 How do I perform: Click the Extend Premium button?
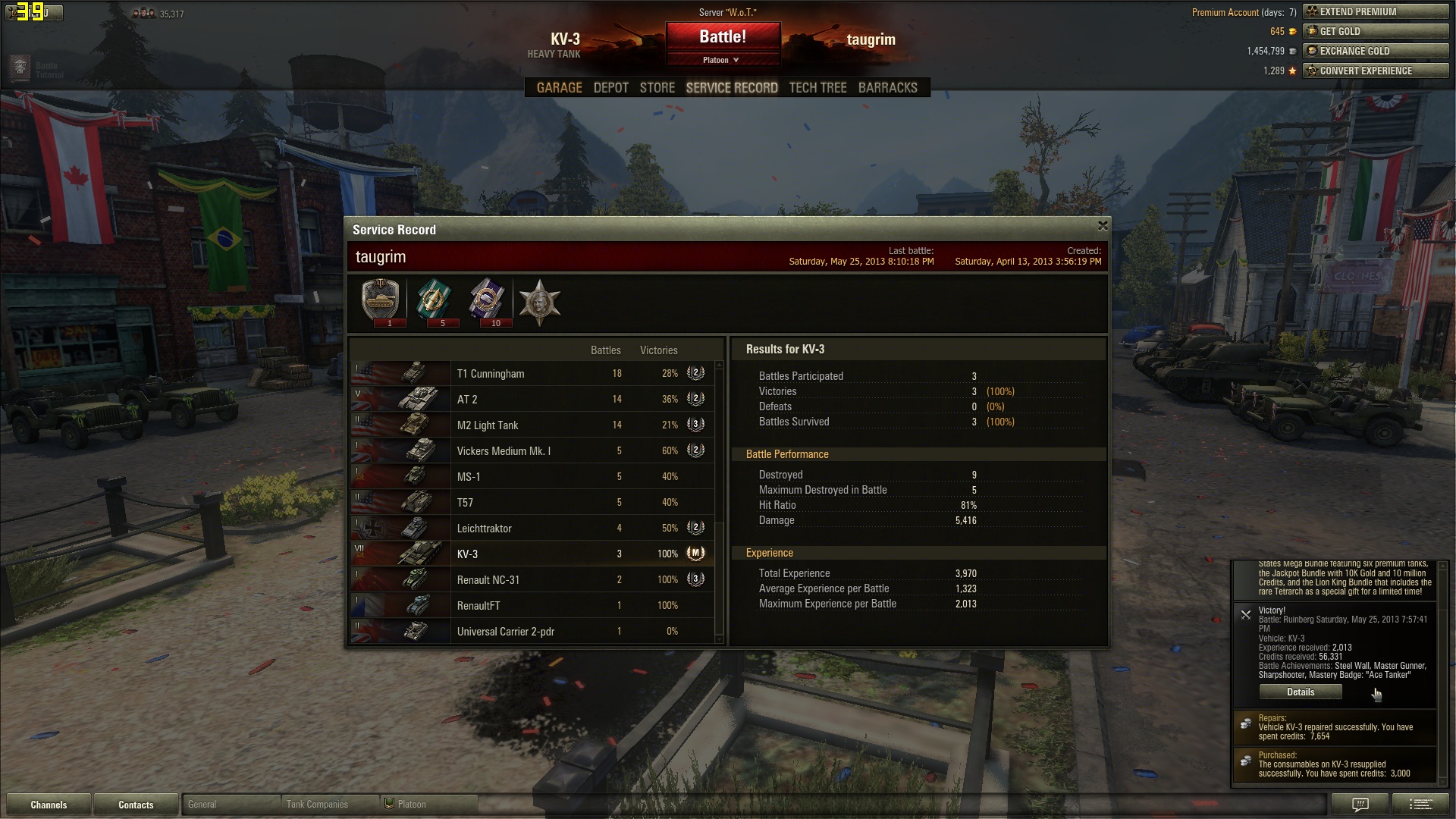tap(1375, 12)
